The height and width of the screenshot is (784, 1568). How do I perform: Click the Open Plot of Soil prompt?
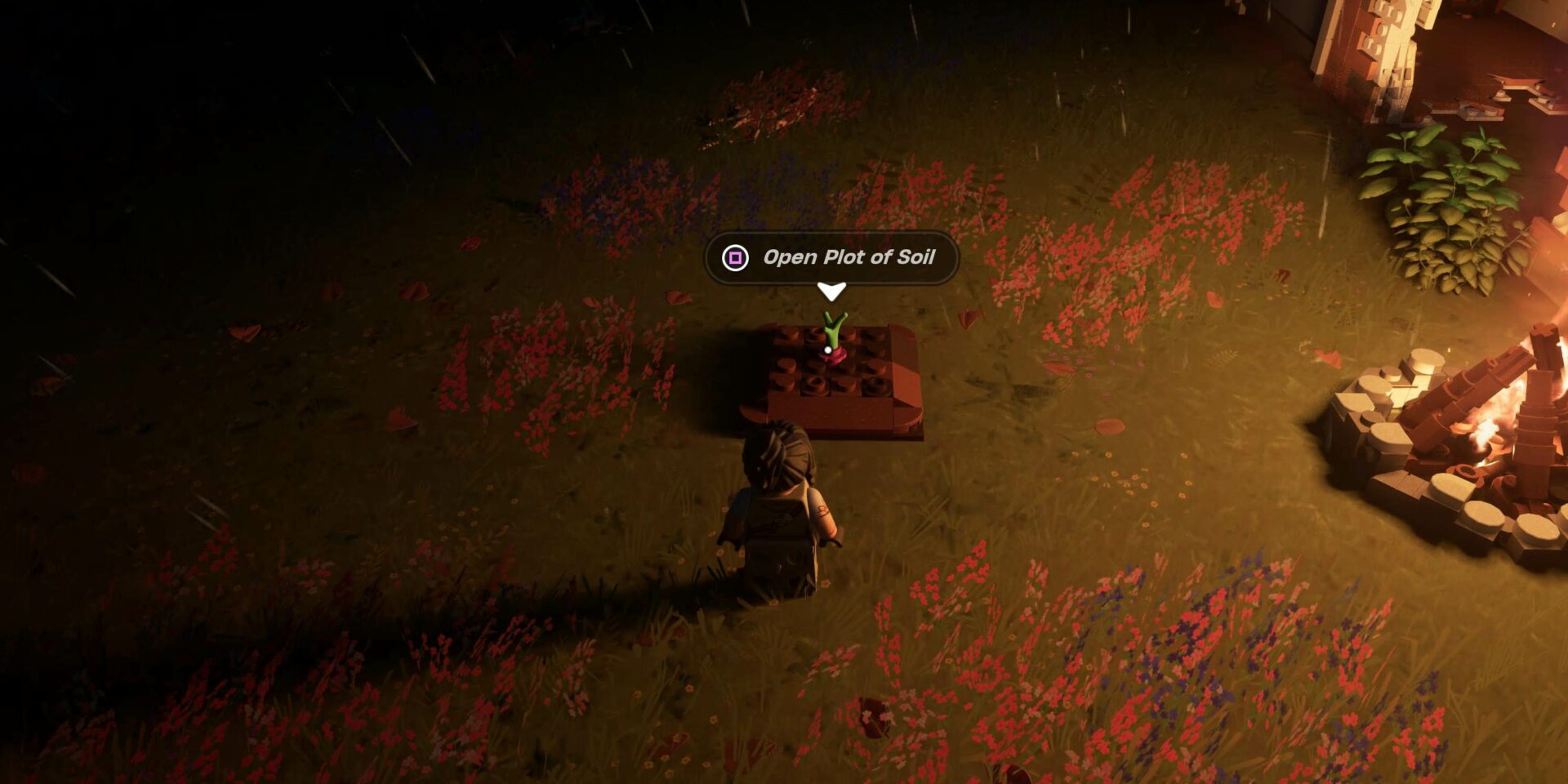click(x=849, y=258)
